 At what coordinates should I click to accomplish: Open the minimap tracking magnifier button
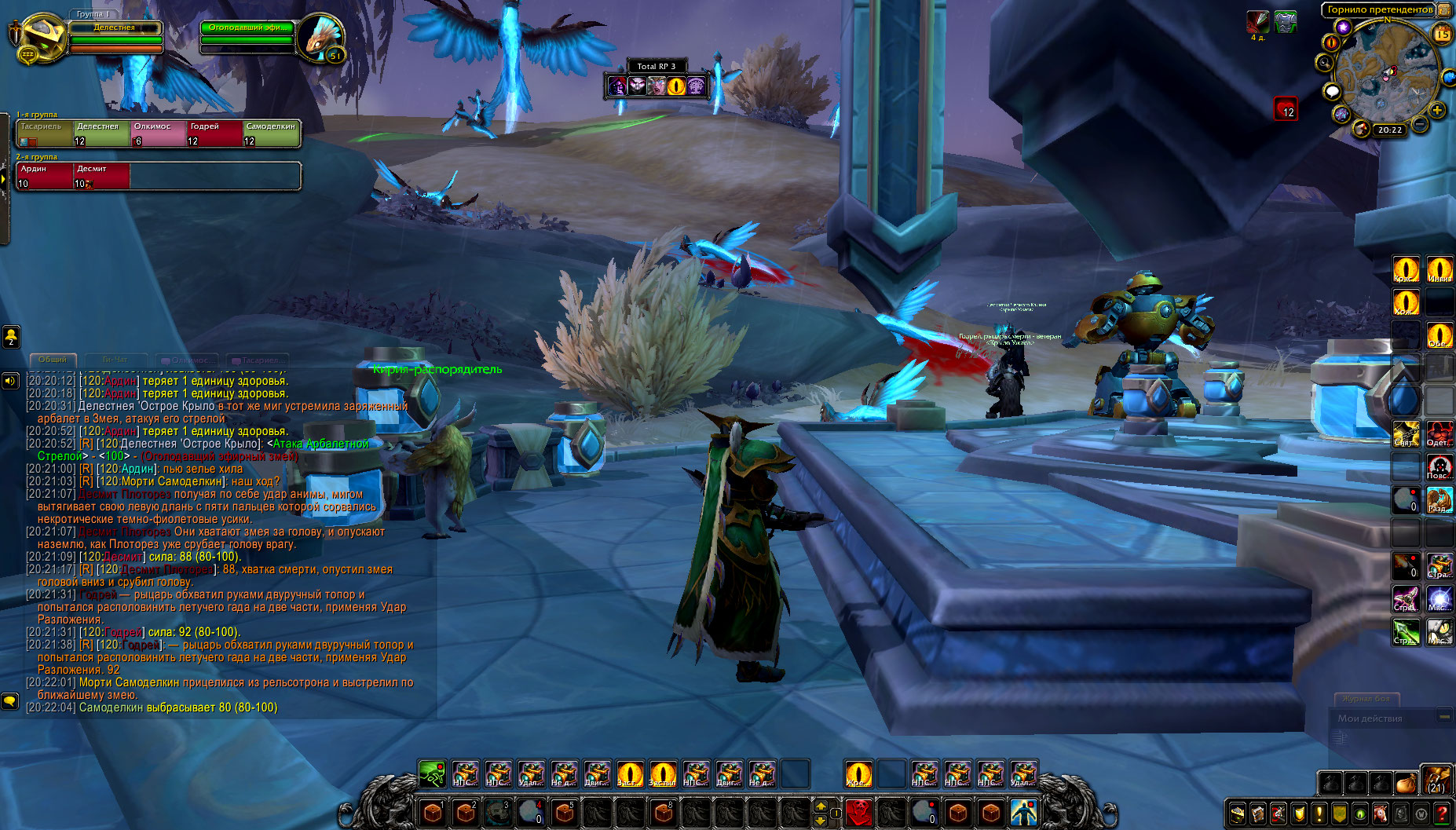pyautogui.click(x=1325, y=62)
